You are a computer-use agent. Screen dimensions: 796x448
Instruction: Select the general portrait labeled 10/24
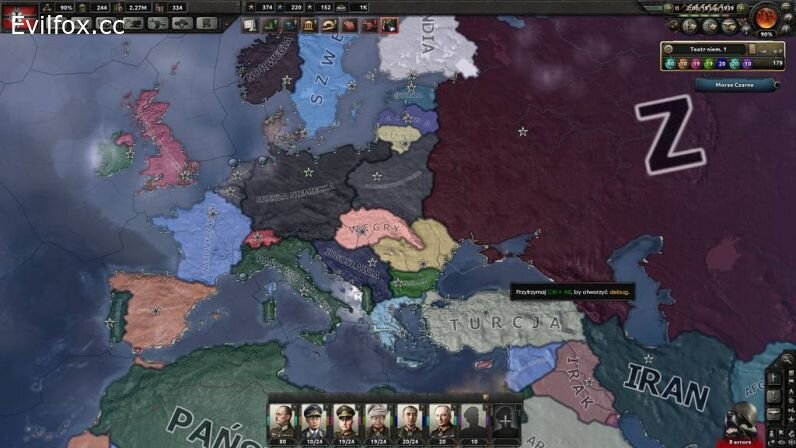click(x=313, y=420)
